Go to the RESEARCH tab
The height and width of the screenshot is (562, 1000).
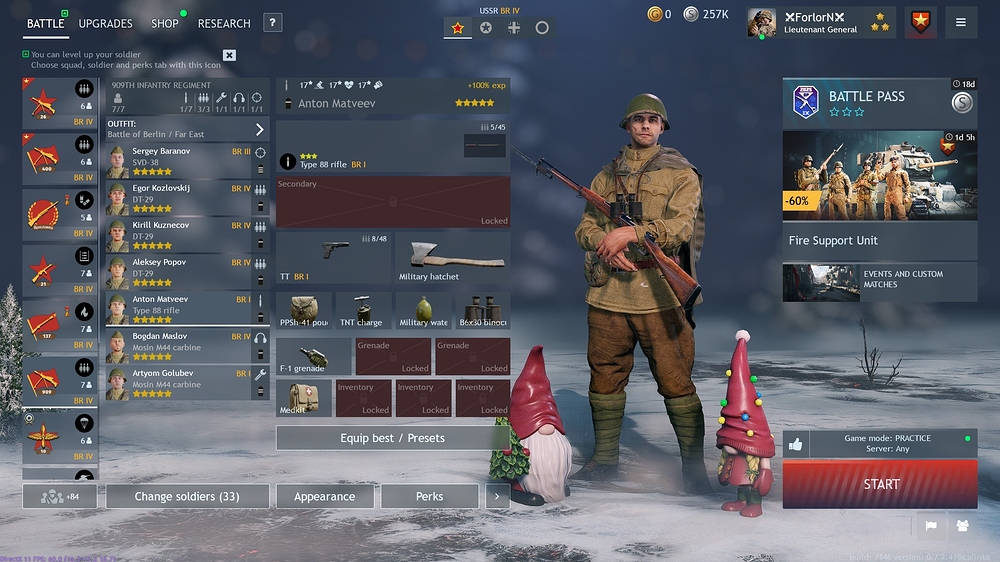[224, 23]
